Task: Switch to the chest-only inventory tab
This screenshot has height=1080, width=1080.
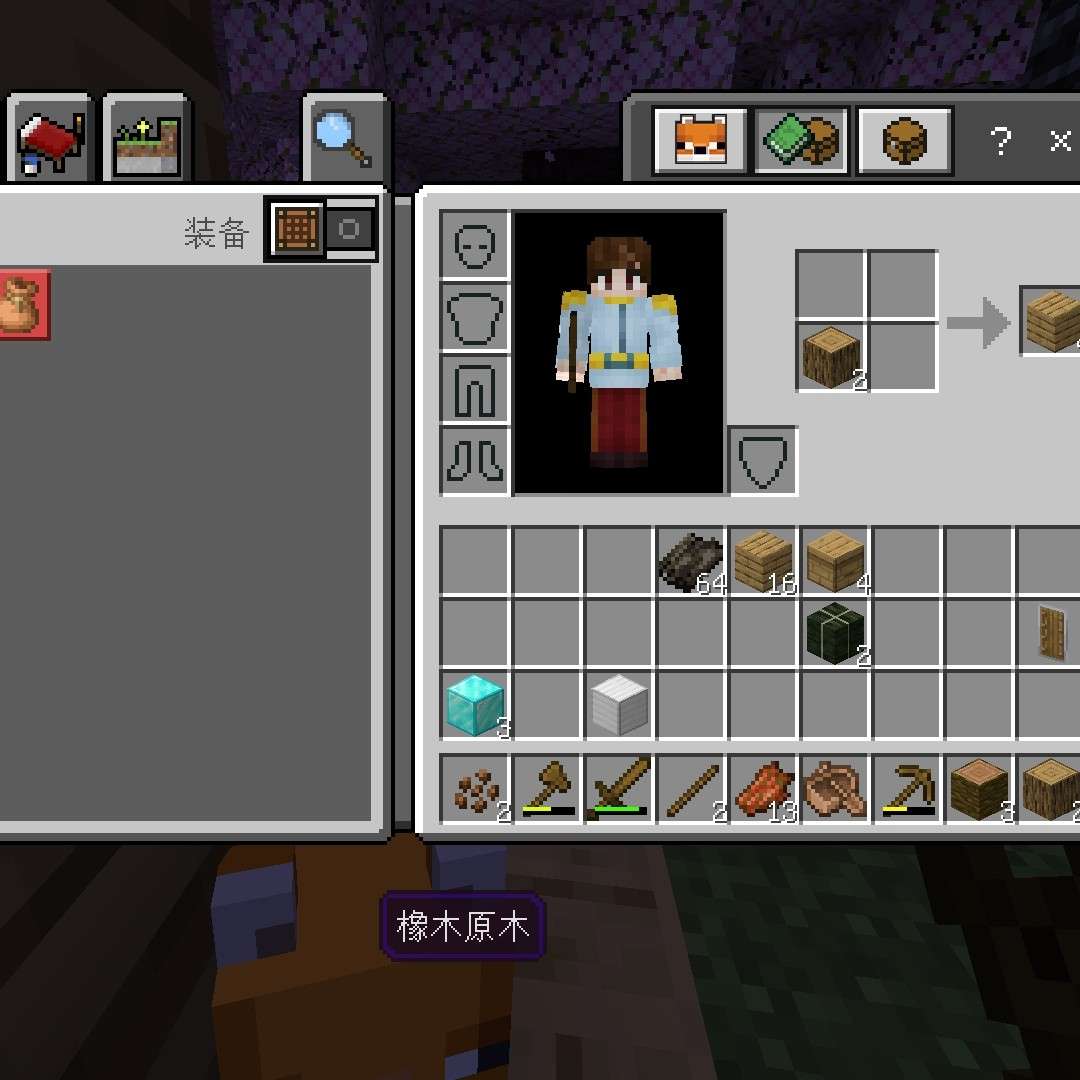Action: point(904,141)
